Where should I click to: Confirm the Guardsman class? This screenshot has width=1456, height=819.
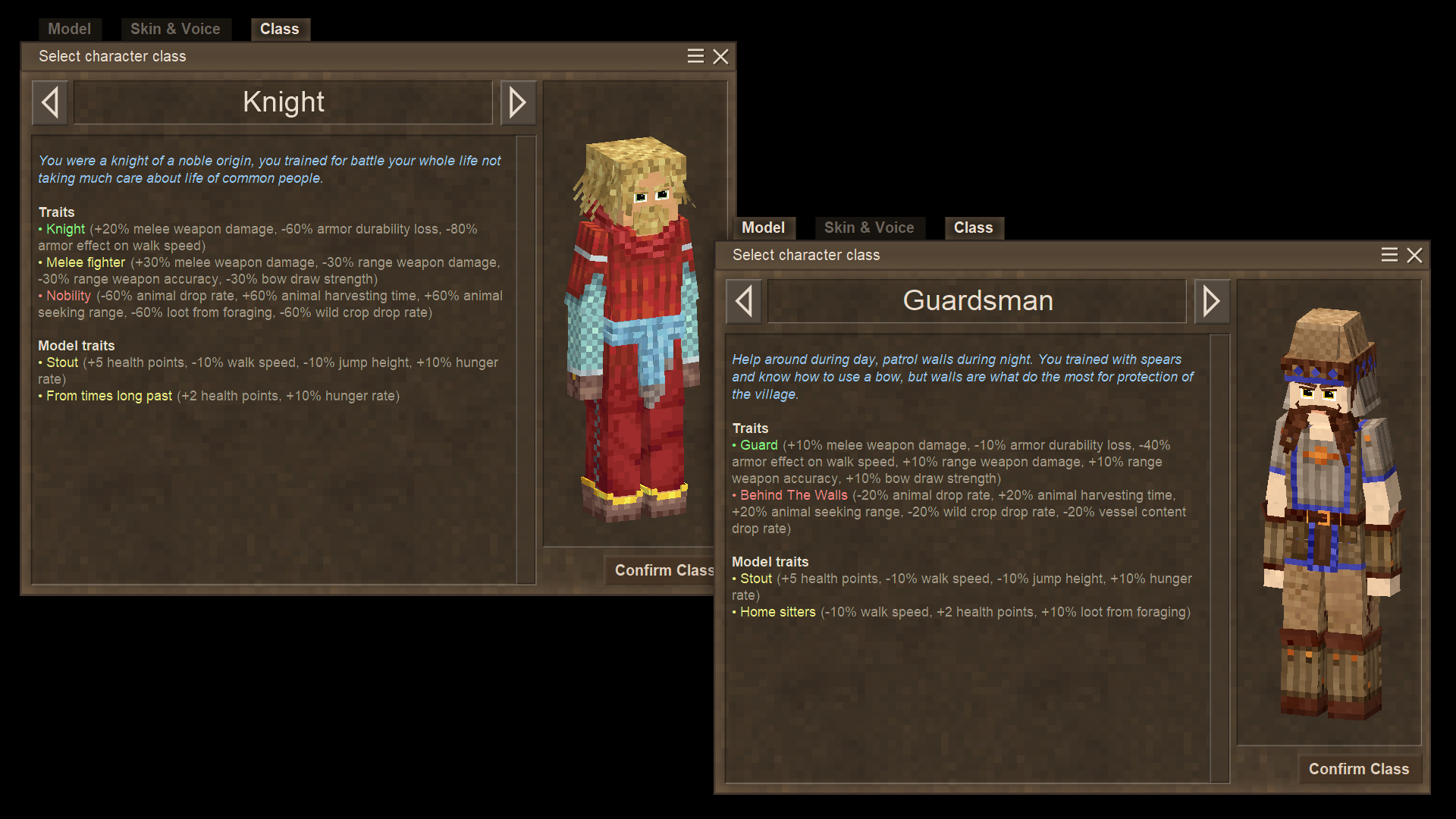pyautogui.click(x=1358, y=769)
